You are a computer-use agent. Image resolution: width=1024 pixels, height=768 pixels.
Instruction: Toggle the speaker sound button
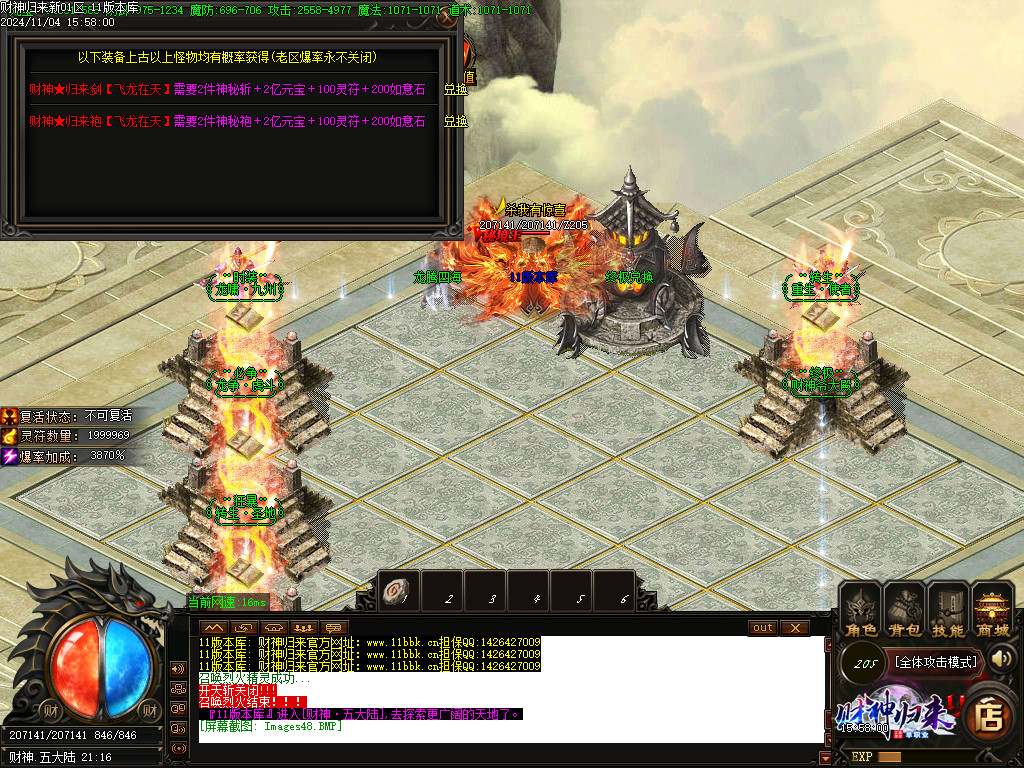[1002, 658]
